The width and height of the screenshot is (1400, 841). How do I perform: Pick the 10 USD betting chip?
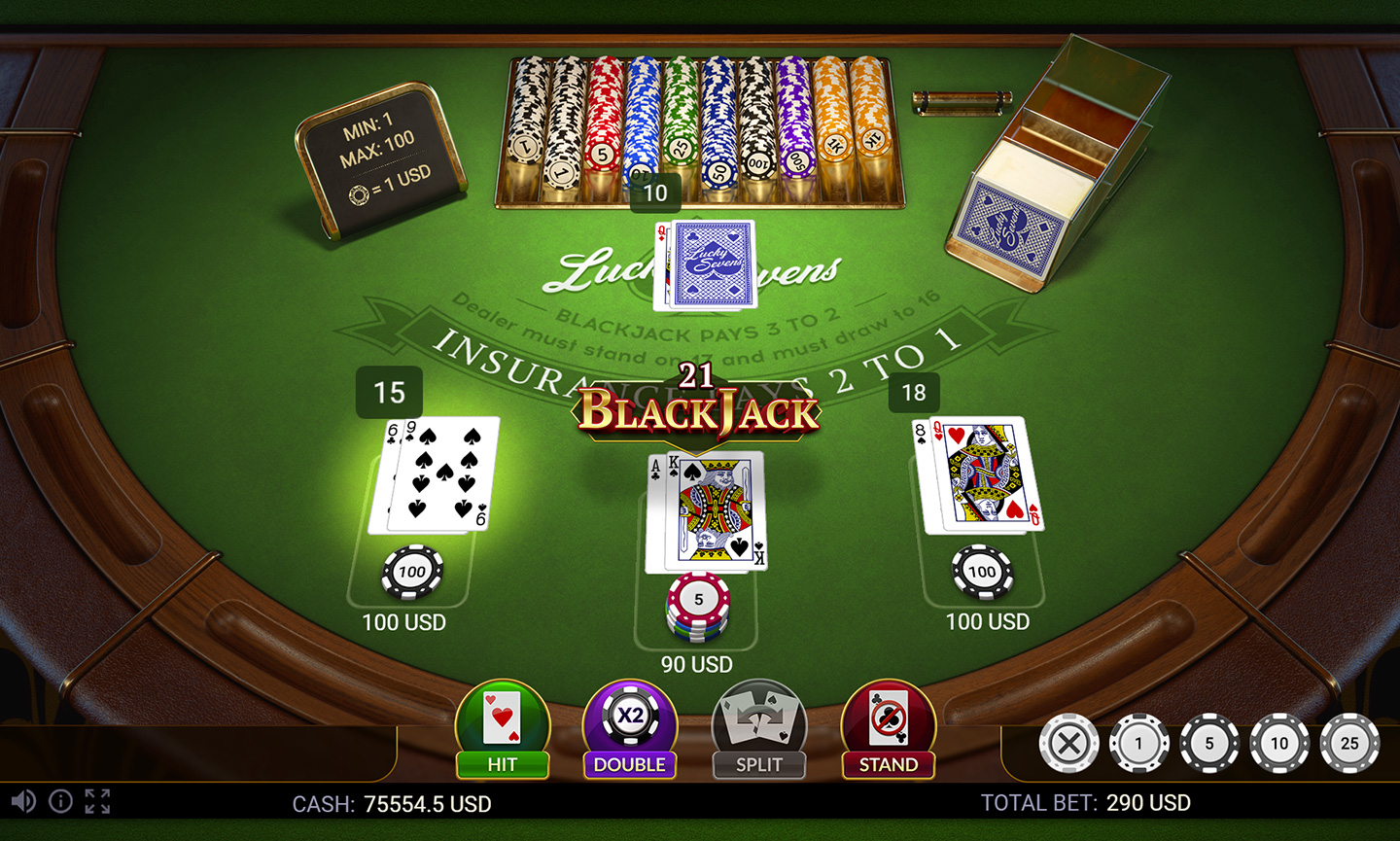[x=1279, y=743]
